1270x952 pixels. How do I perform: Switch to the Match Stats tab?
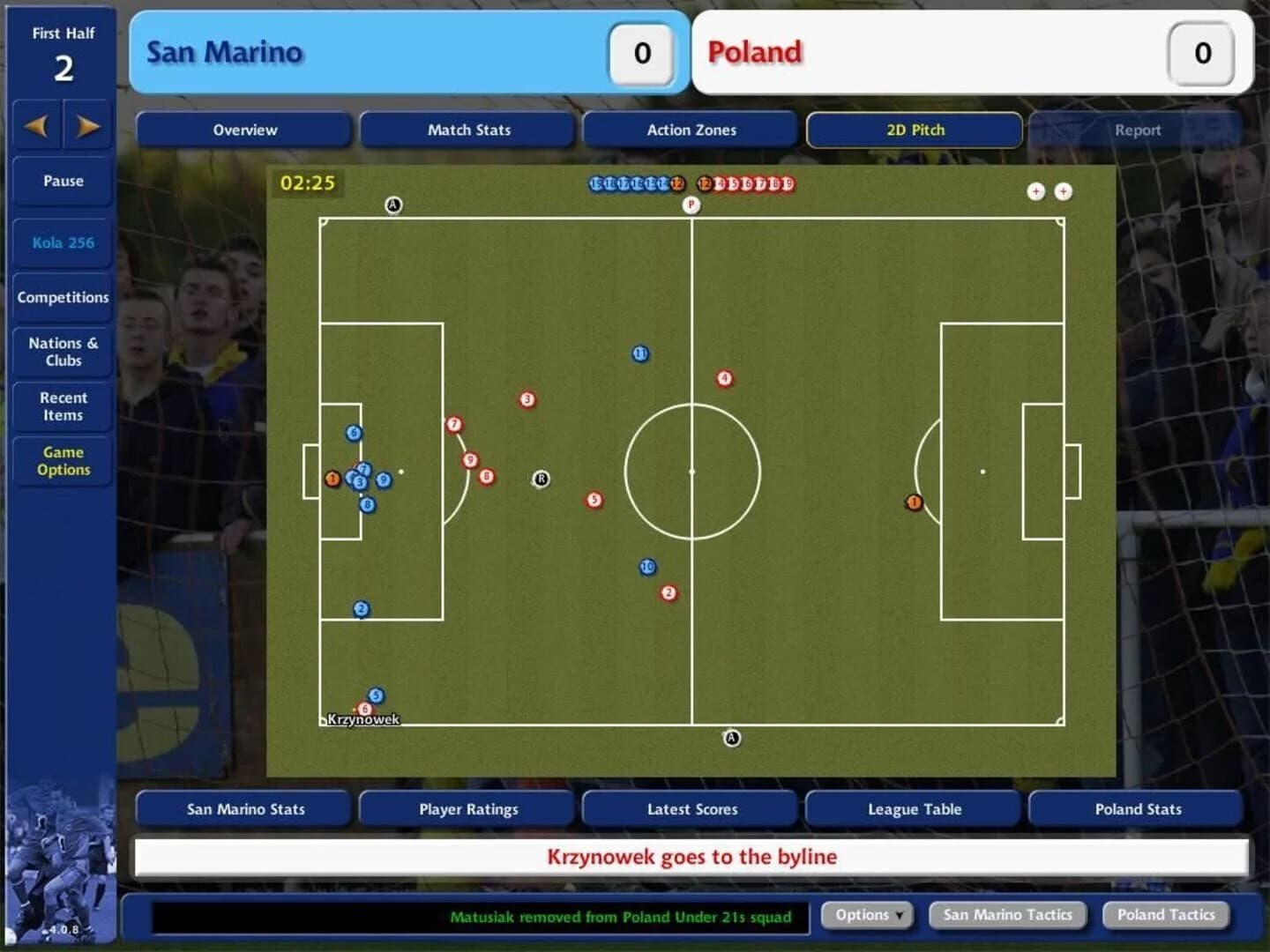pos(467,130)
